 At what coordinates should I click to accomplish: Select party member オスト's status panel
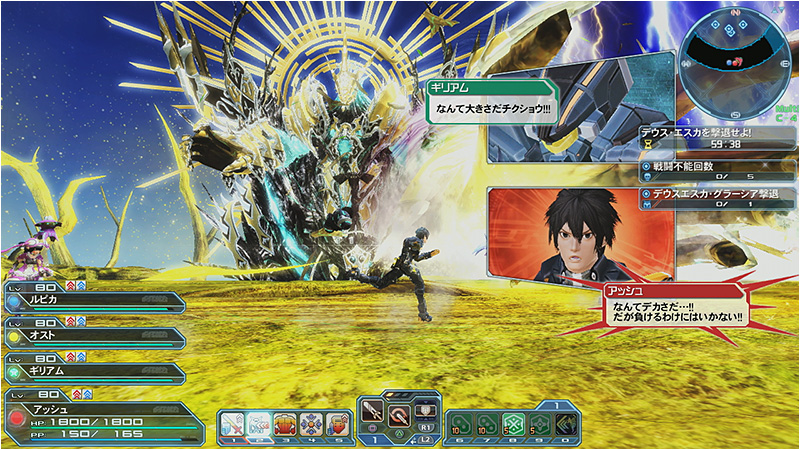[95, 338]
